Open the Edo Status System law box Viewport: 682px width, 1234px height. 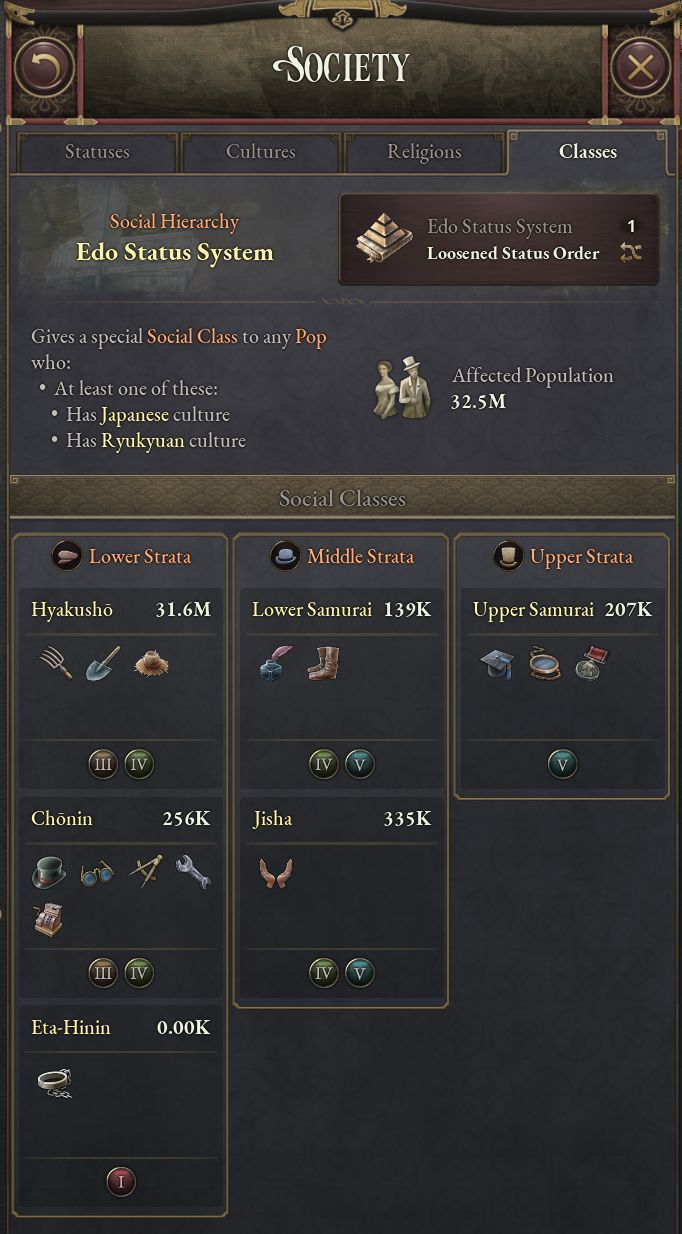(x=498, y=240)
